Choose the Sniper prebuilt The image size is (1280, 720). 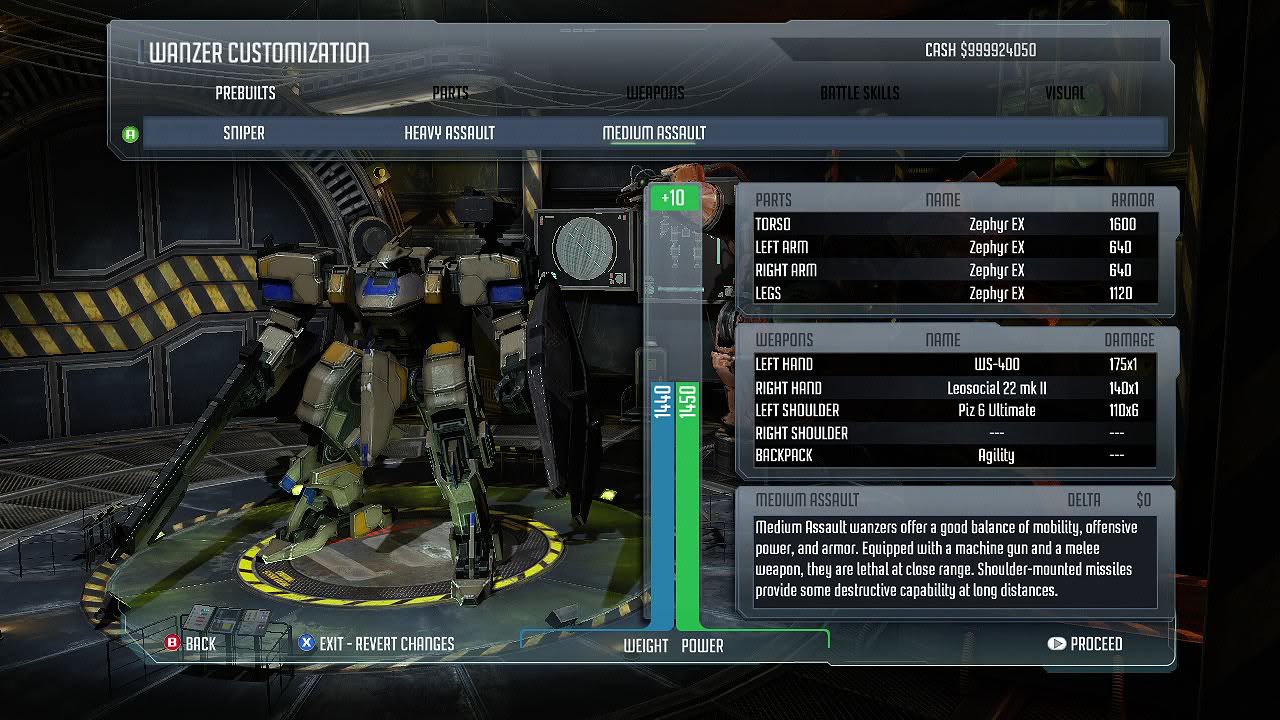tap(244, 133)
